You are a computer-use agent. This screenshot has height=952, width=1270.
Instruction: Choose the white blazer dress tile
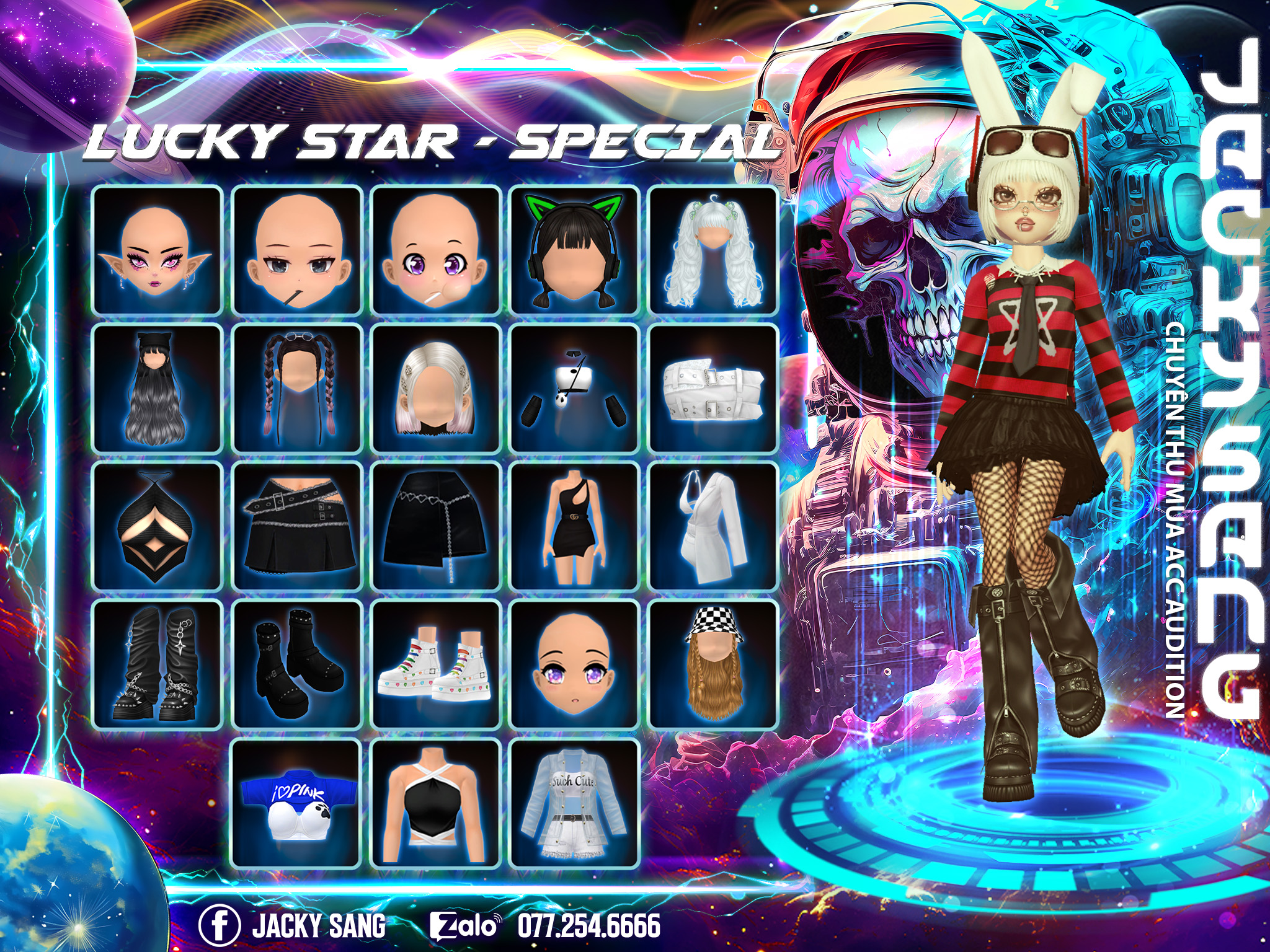point(713,526)
